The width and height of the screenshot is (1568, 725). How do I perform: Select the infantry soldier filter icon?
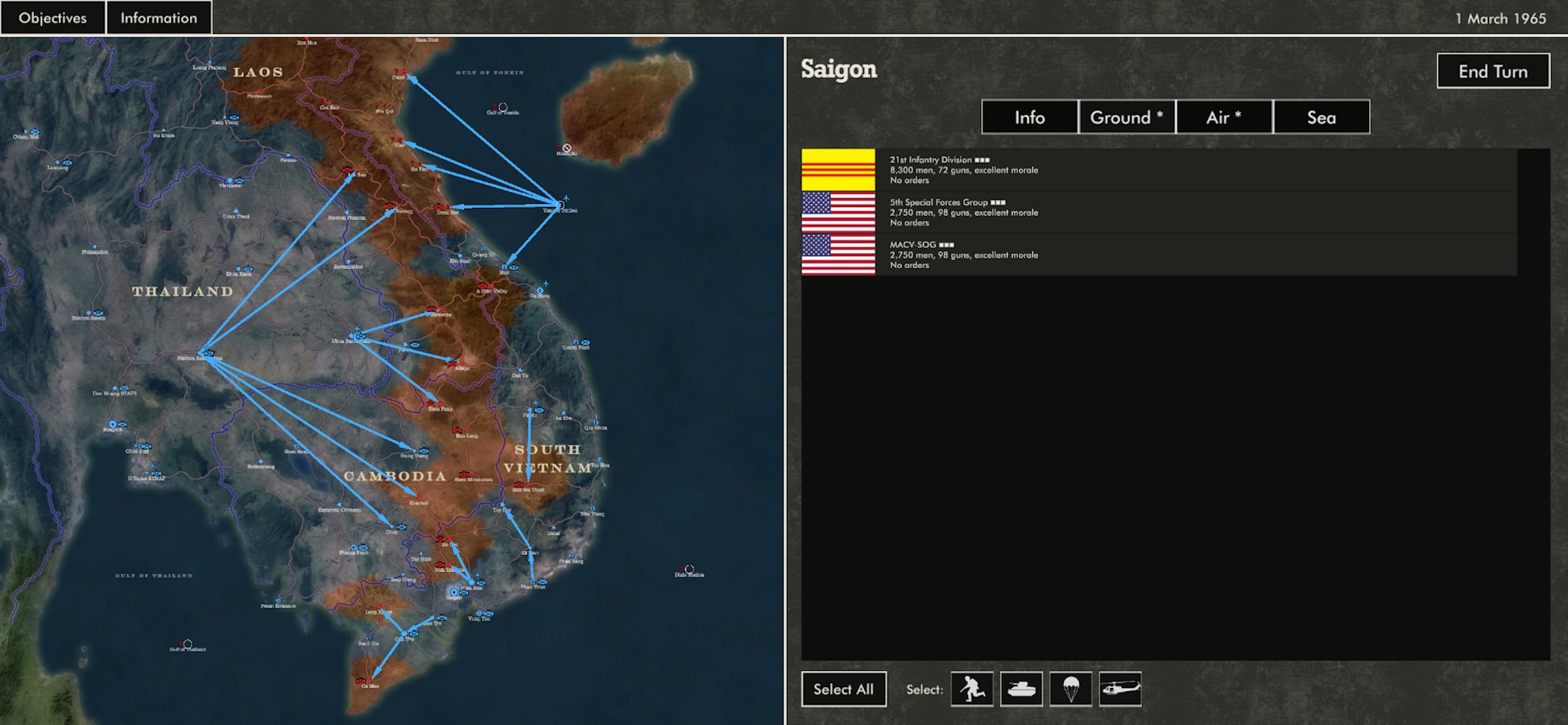point(972,690)
